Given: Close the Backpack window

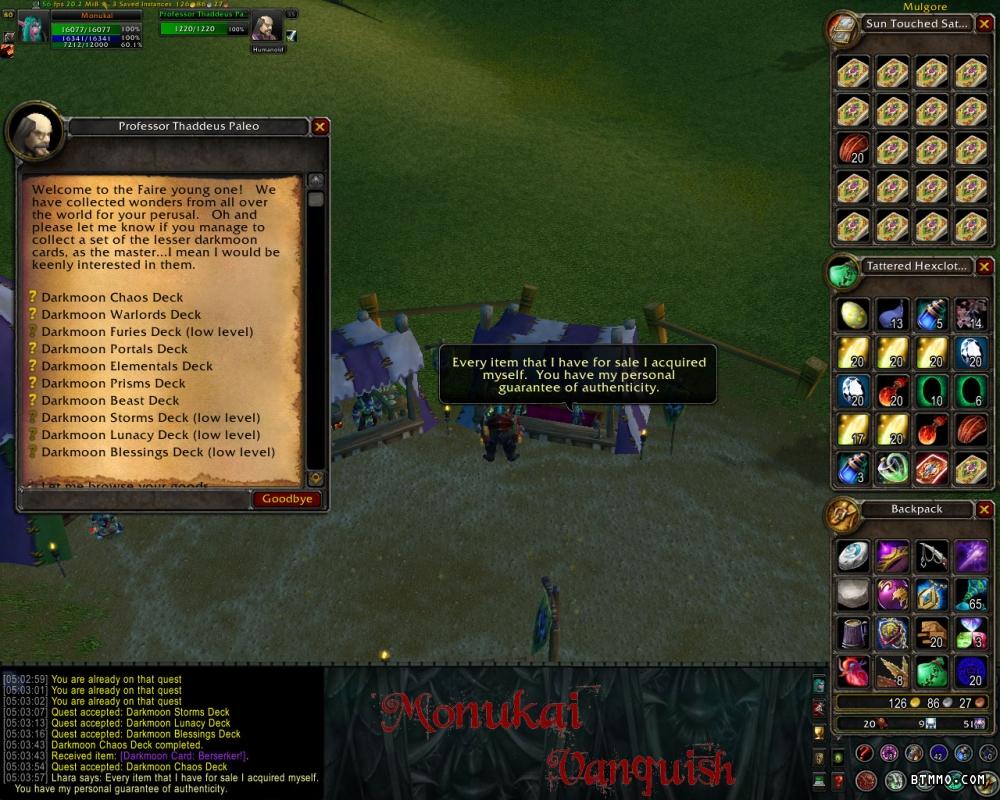Looking at the screenshot, I should [x=984, y=509].
